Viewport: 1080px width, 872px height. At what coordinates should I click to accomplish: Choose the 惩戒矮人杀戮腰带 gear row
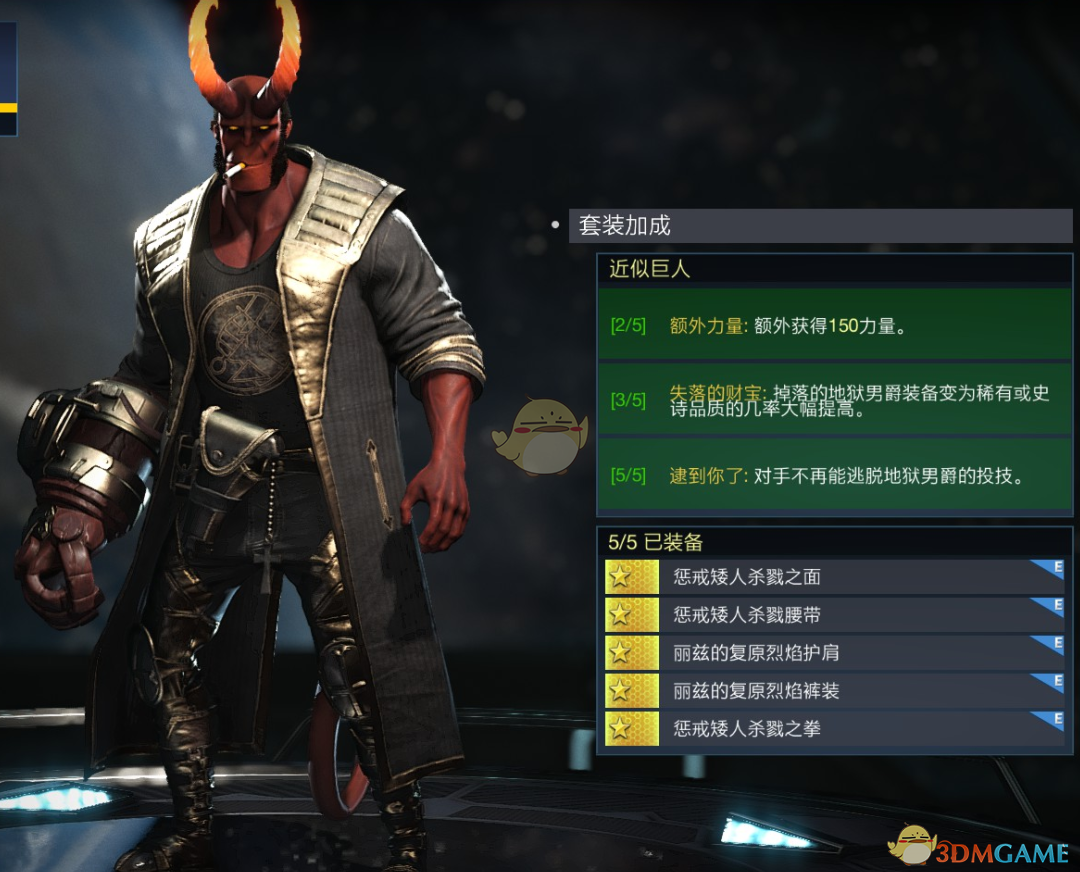[x=834, y=614]
